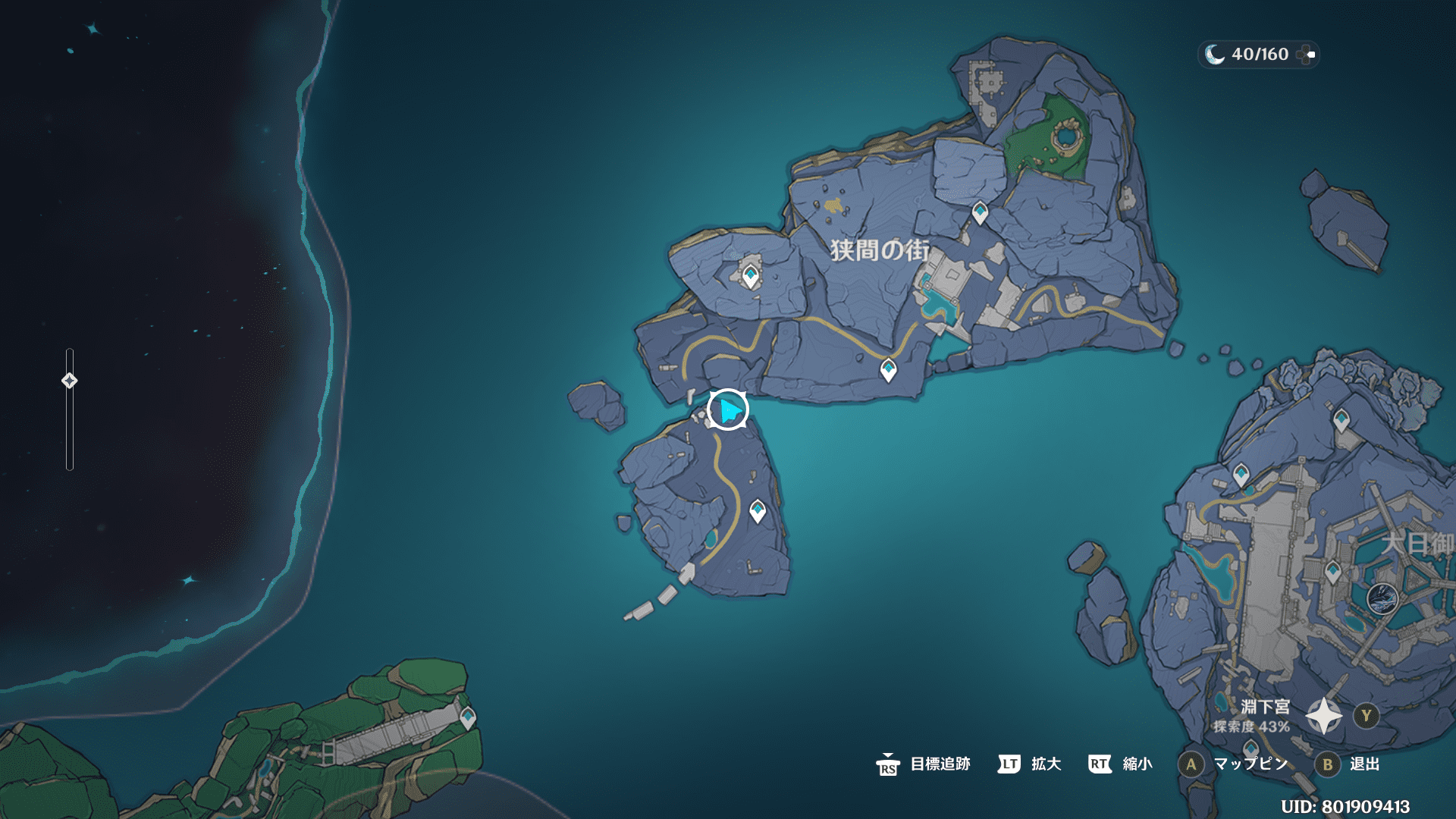The width and height of the screenshot is (1456, 819).
Task: Select the circular boss portrait map icon
Action: 1382,598
